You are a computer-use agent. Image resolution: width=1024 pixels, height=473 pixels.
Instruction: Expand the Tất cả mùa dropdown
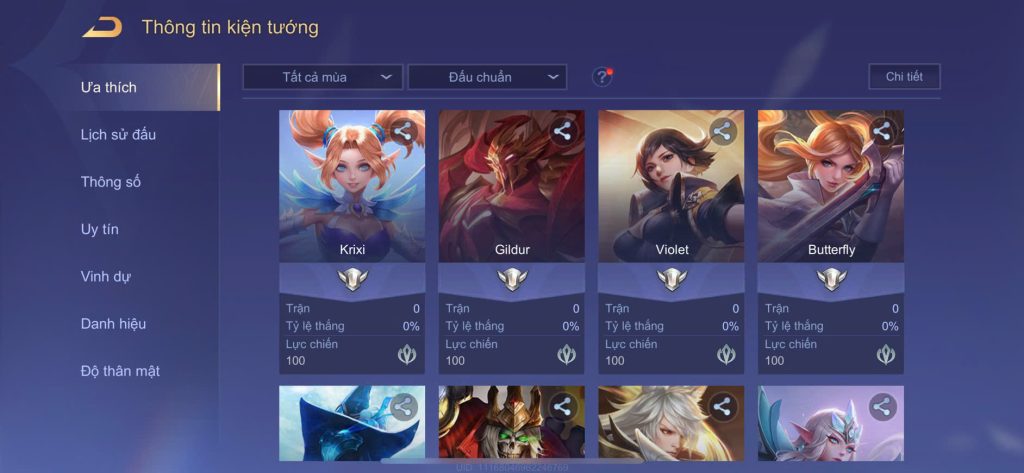pos(322,77)
